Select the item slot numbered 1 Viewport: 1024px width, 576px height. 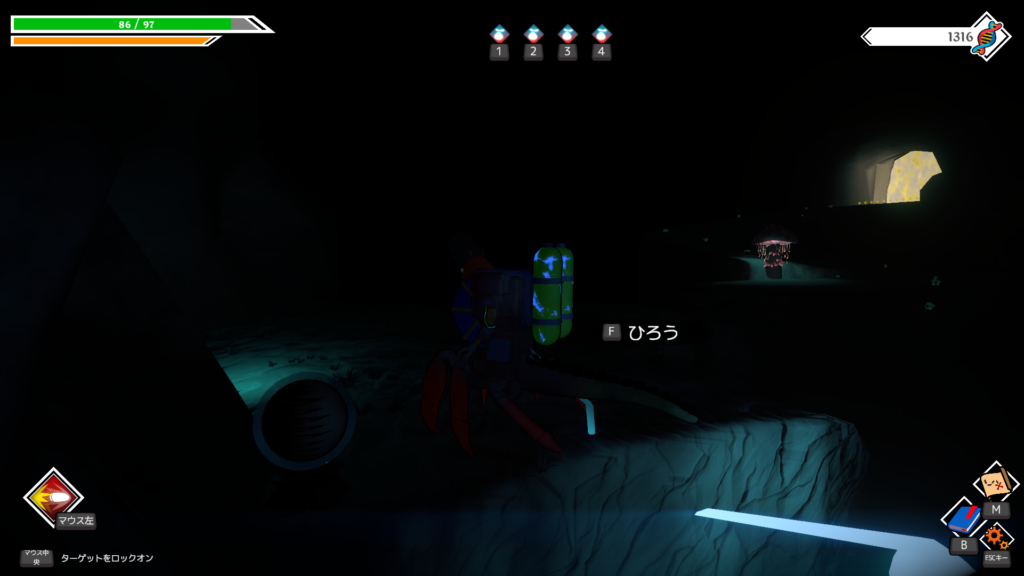(499, 35)
